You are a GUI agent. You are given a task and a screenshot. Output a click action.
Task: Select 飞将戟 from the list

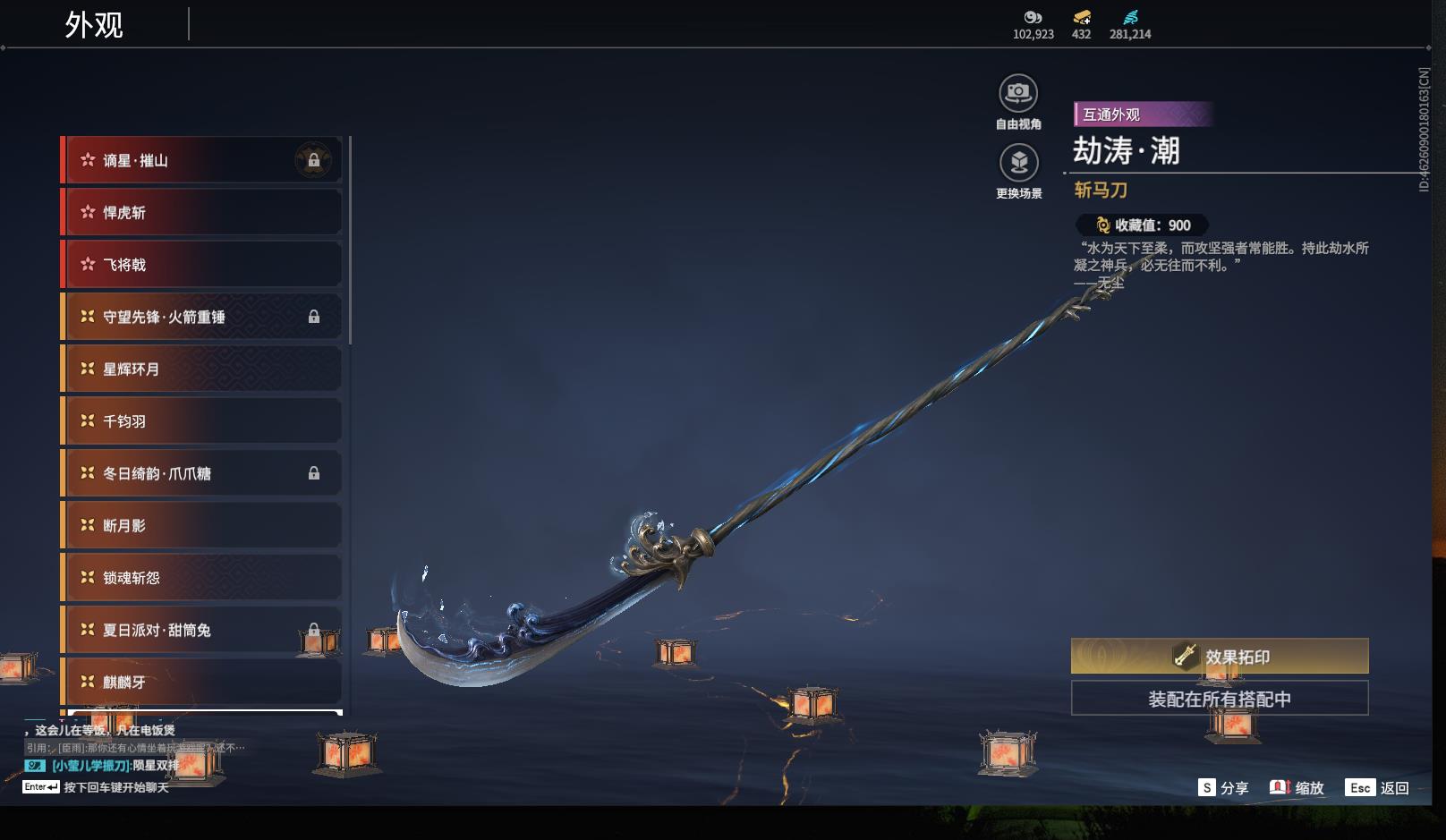(201, 265)
